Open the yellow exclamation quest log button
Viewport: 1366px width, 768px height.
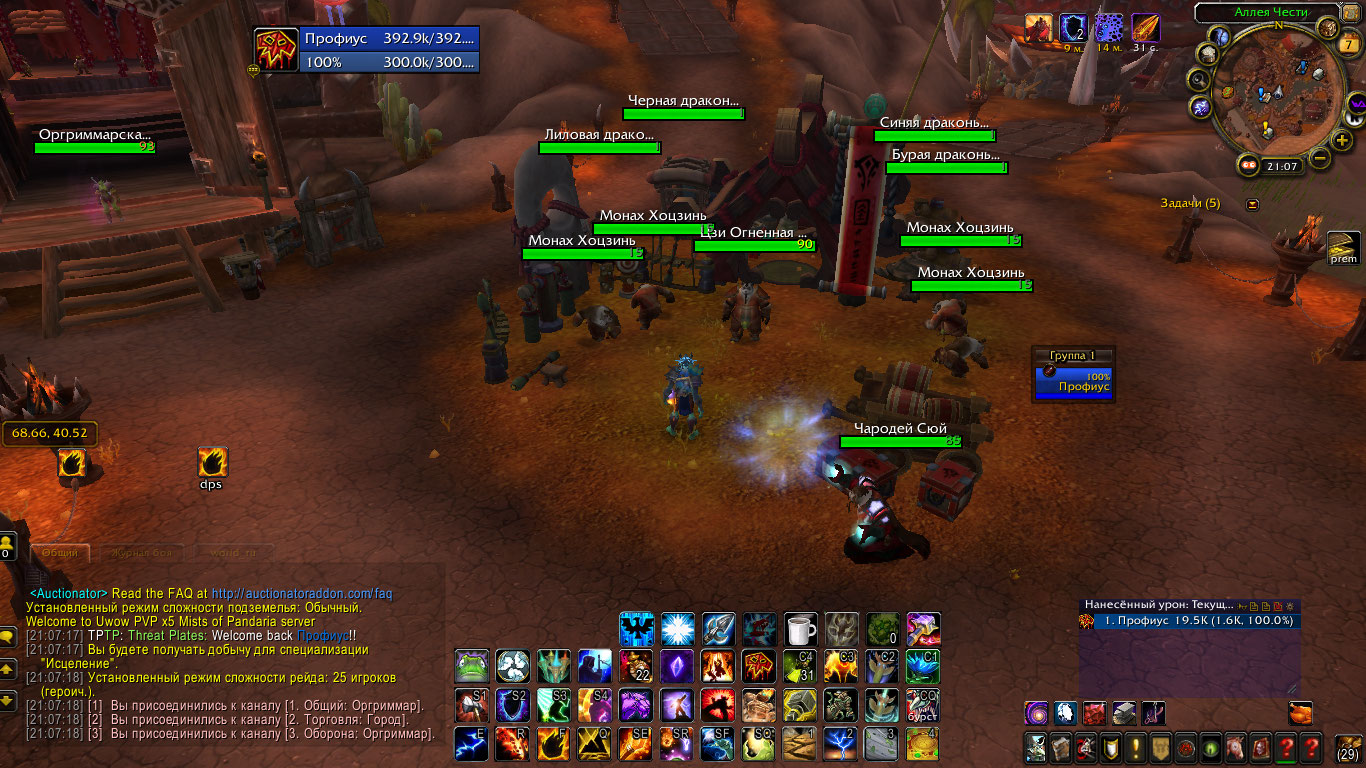tap(1136, 747)
